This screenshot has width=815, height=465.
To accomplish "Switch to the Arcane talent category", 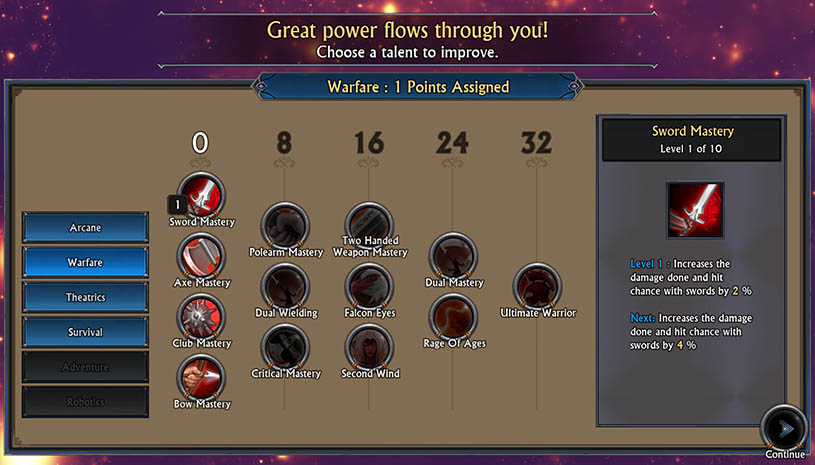I will click(x=85, y=227).
